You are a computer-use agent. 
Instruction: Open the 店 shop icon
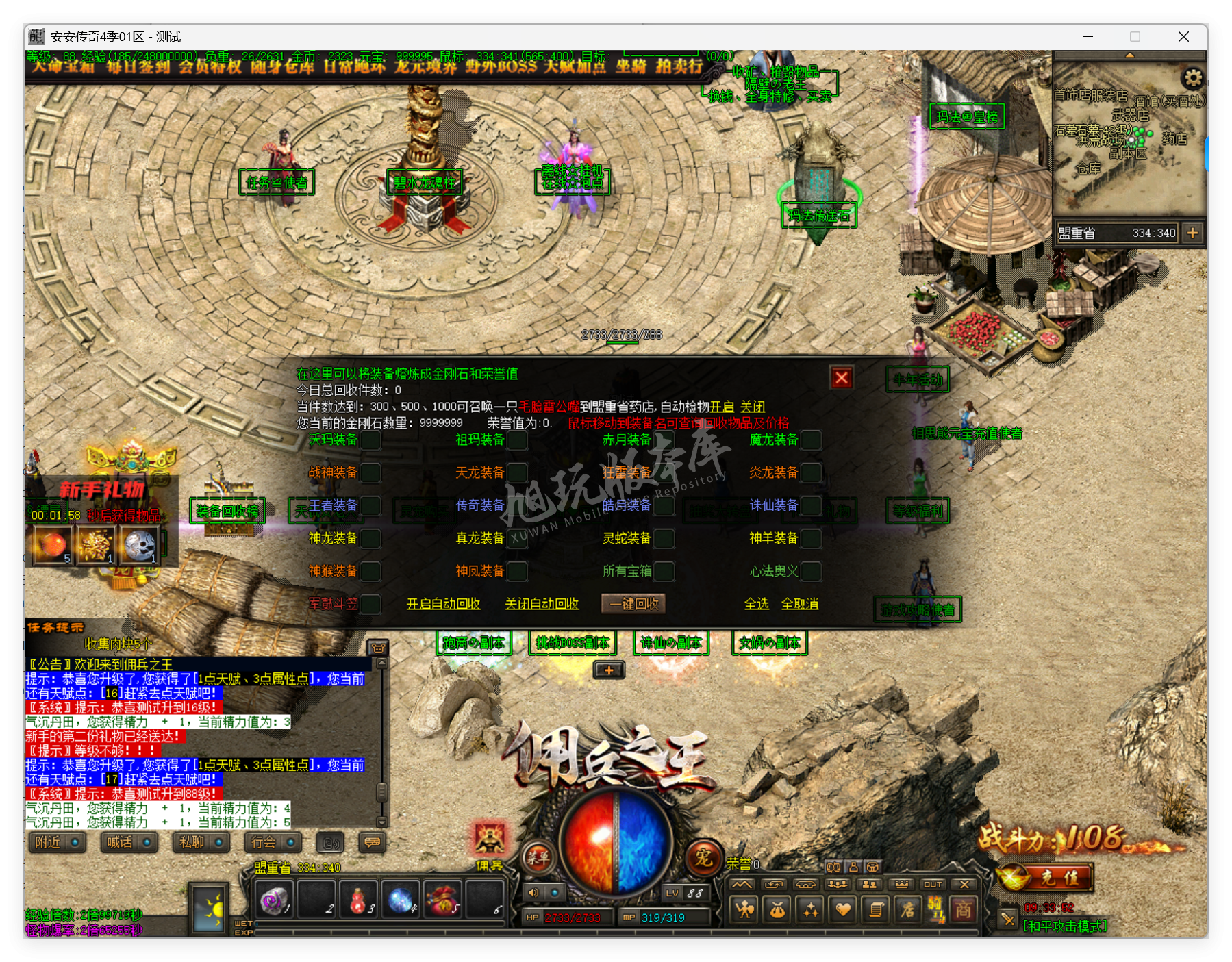coord(908,911)
